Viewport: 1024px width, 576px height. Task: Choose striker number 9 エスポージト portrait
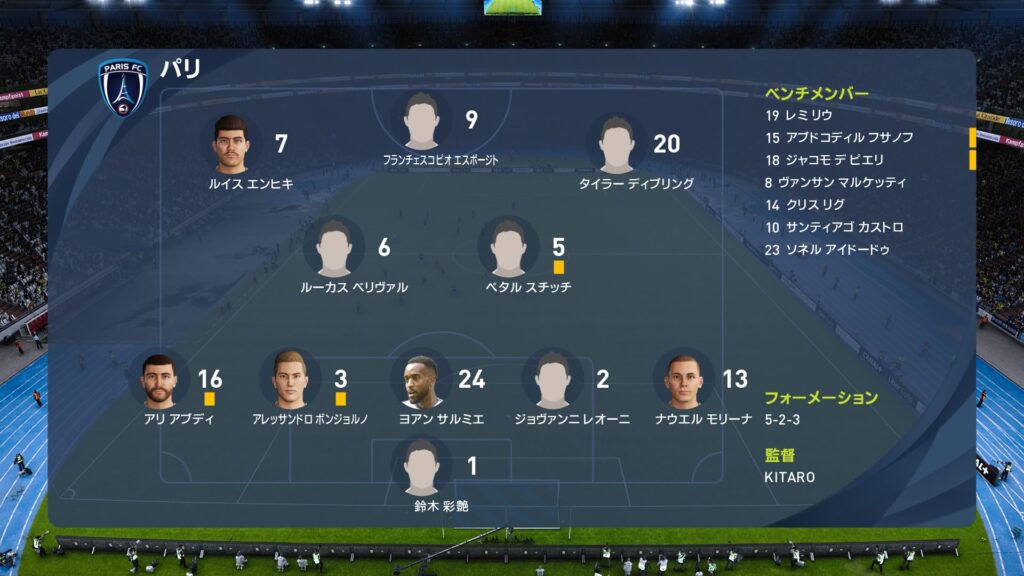click(x=422, y=122)
